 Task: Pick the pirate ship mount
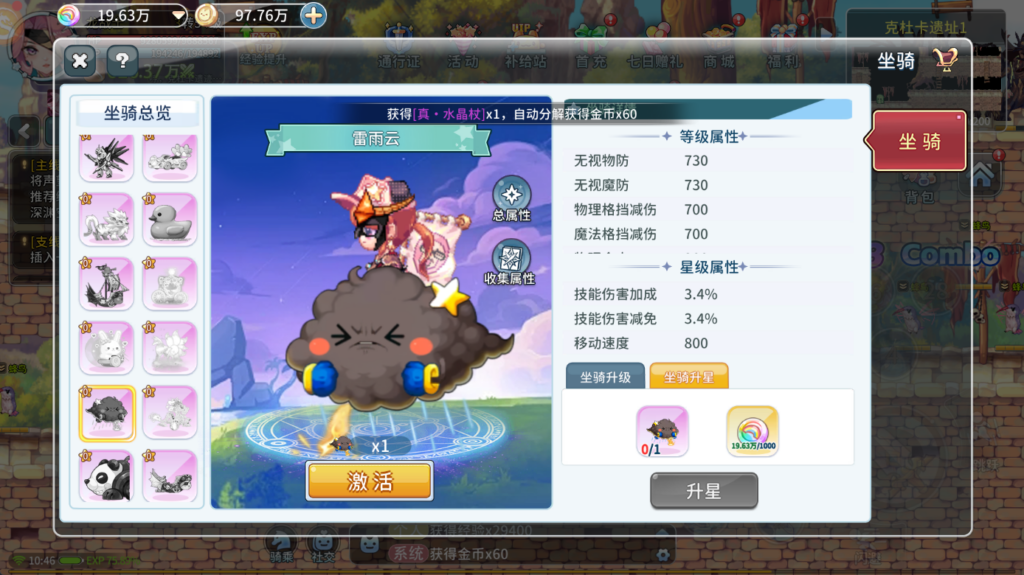tap(107, 284)
